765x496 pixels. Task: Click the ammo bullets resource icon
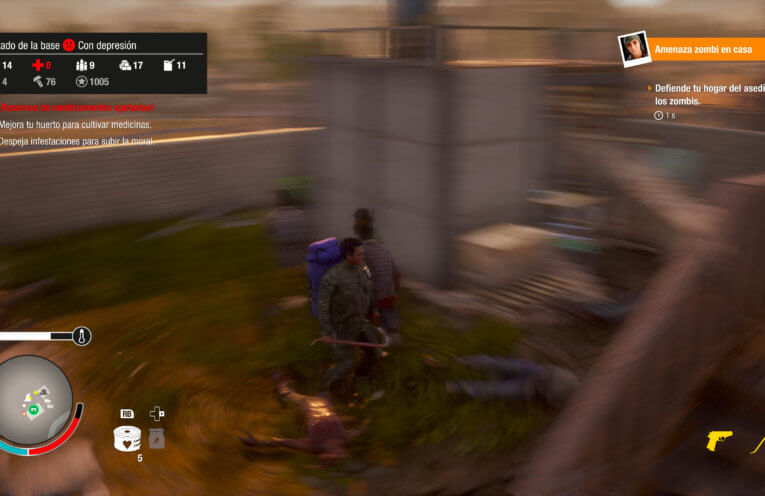81,65
